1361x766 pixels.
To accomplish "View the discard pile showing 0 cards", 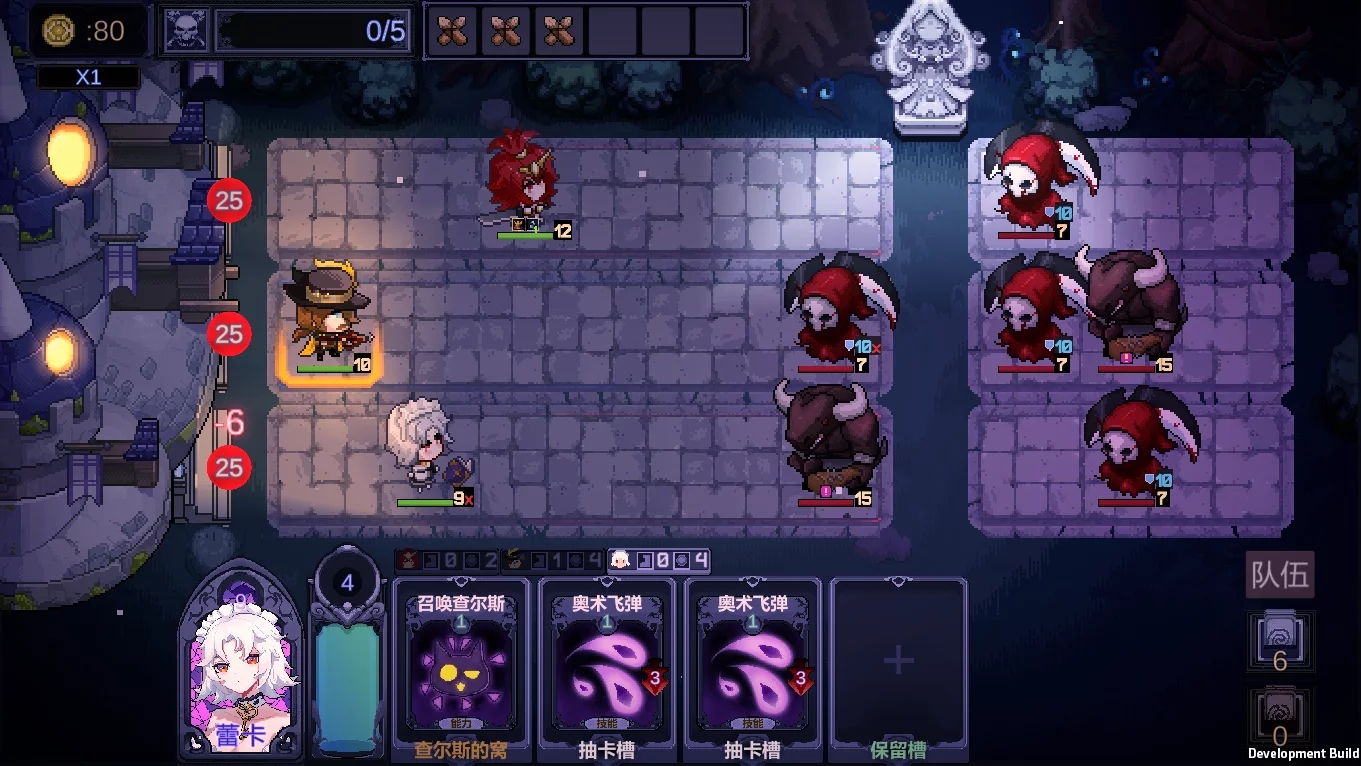I will tap(1279, 717).
